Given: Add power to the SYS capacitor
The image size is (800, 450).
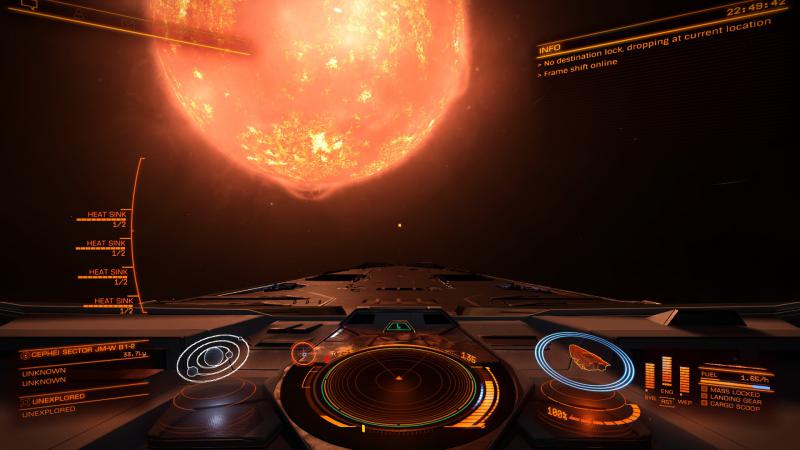Looking at the screenshot, I should click(650, 376).
